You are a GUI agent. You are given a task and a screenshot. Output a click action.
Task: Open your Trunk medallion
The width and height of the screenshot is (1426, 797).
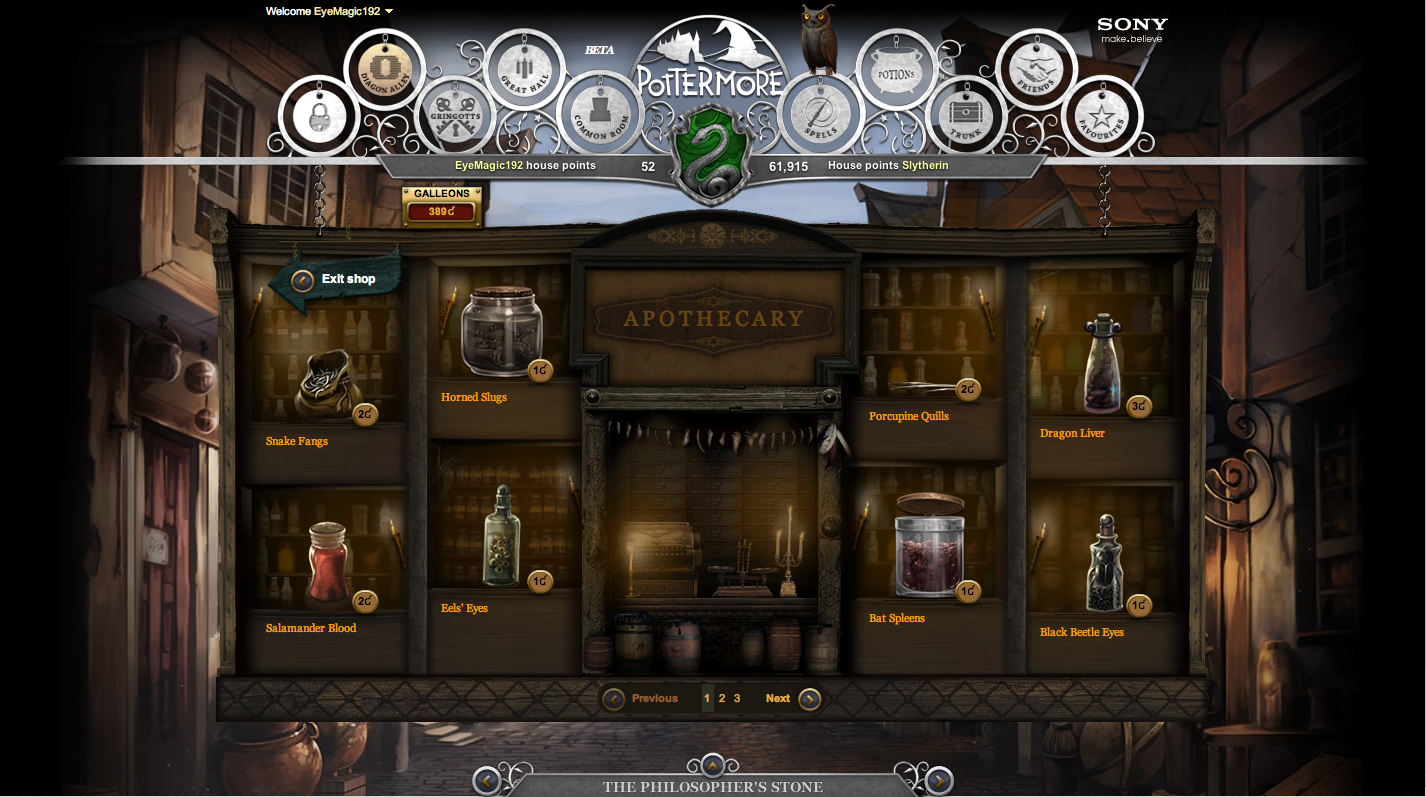(966, 113)
